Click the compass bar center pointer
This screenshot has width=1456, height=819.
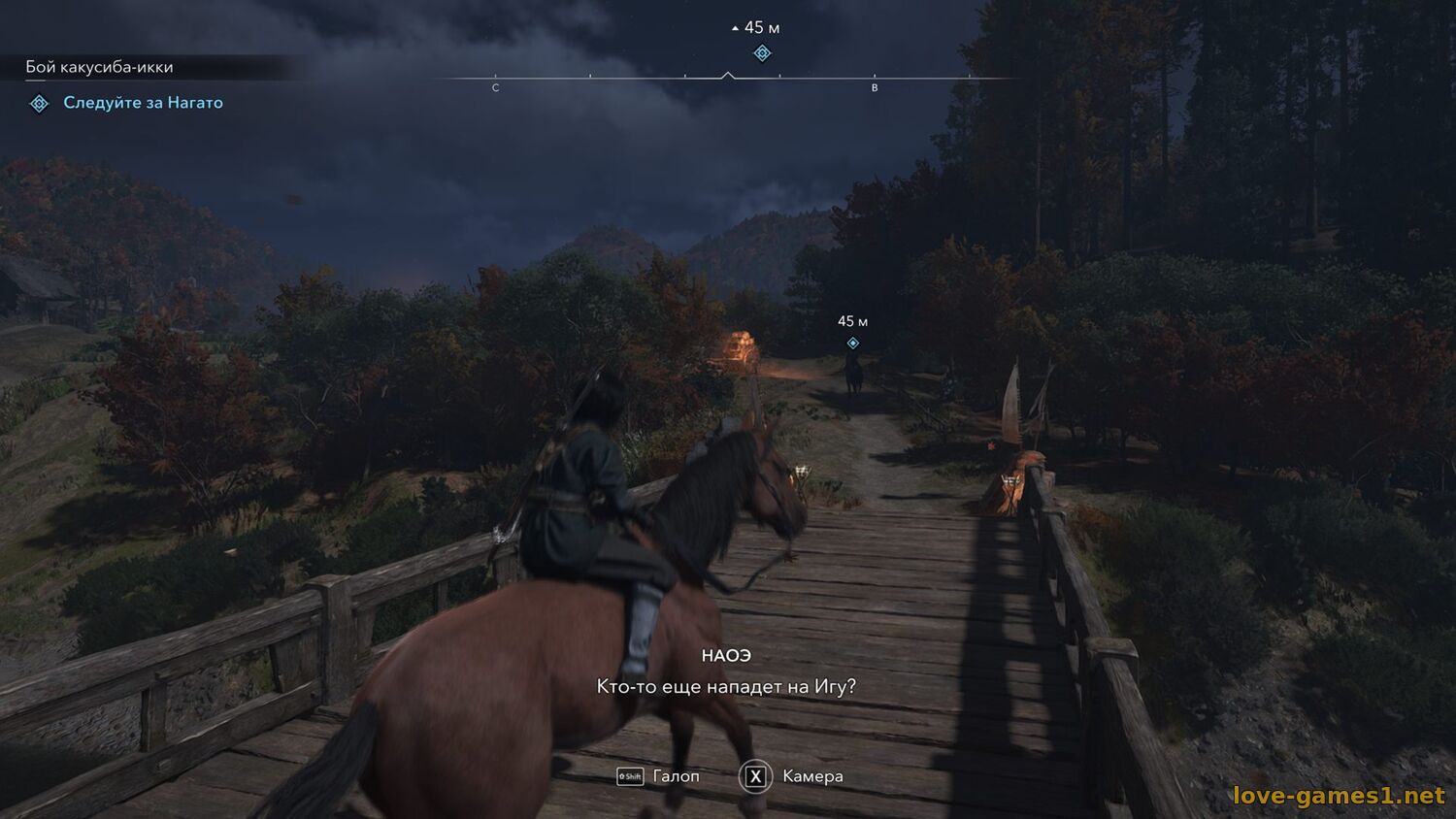click(727, 75)
